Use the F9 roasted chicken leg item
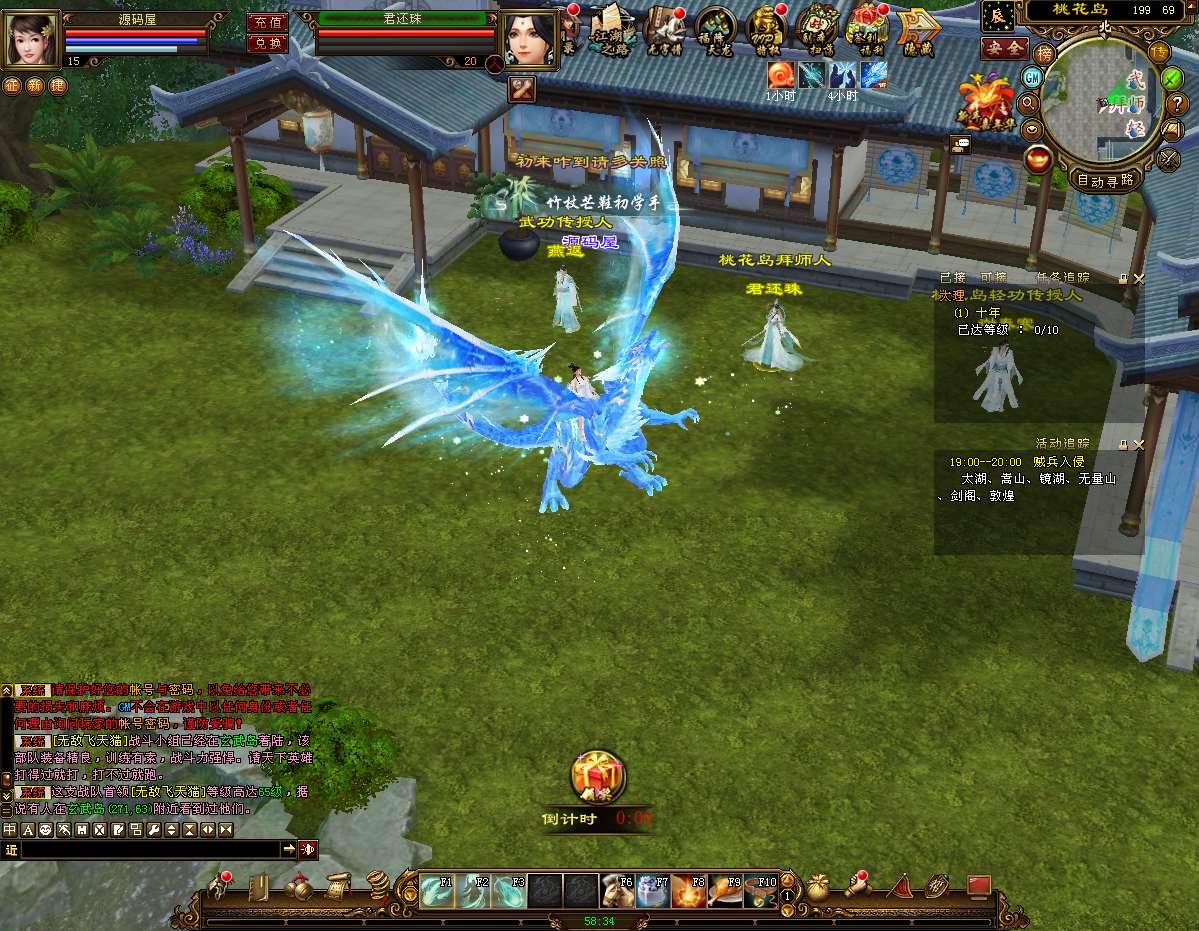The width and height of the screenshot is (1199, 931). click(x=725, y=890)
